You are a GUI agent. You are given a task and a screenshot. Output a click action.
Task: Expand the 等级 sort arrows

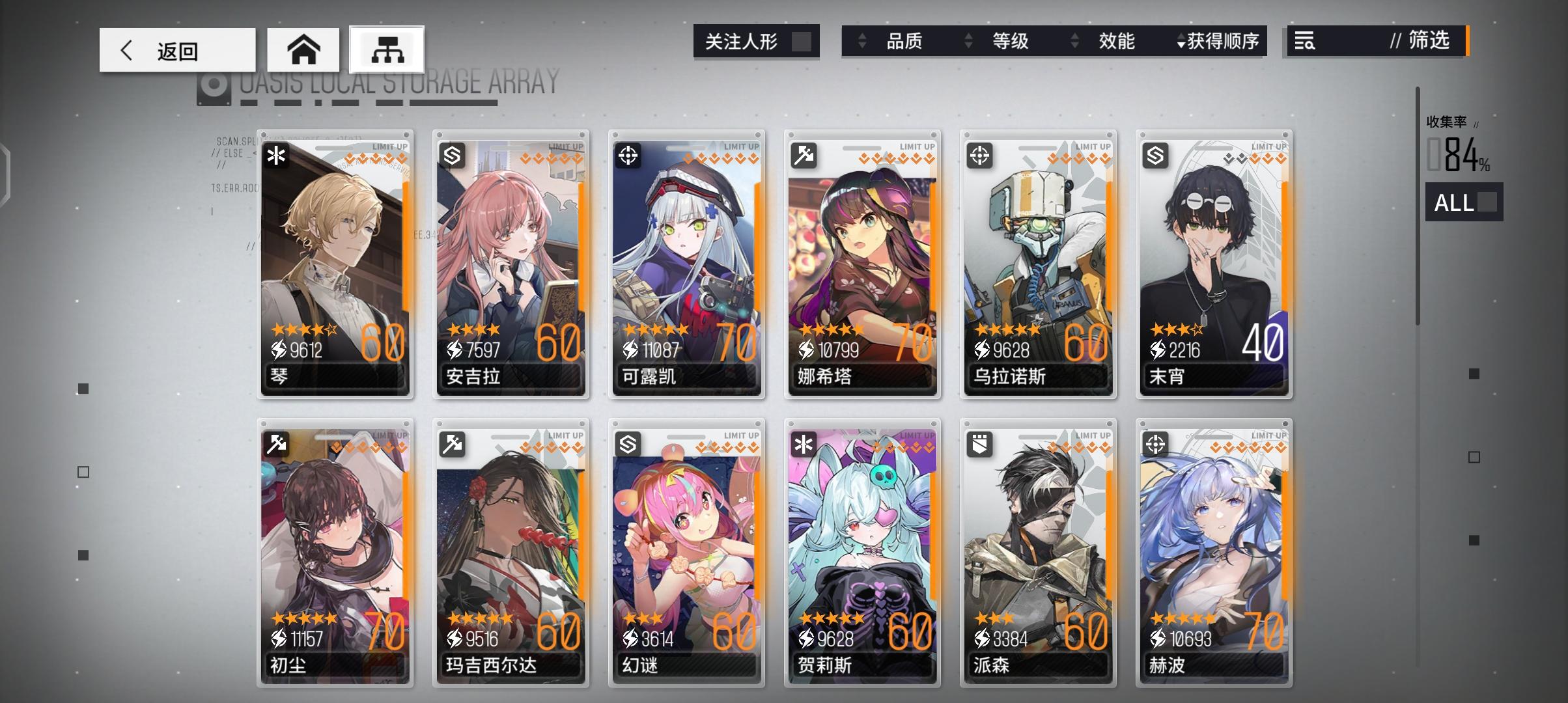[968, 41]
